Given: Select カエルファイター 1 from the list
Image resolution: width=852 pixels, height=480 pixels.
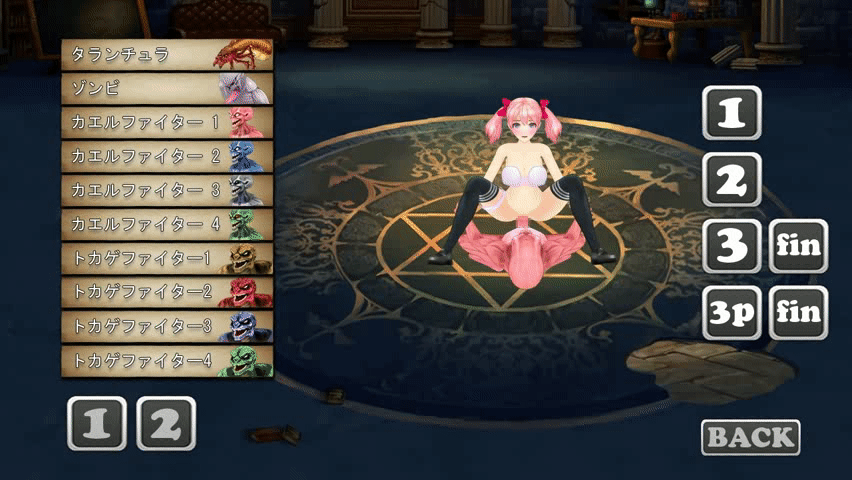Looking at the screenshot, I should point(166,122).
